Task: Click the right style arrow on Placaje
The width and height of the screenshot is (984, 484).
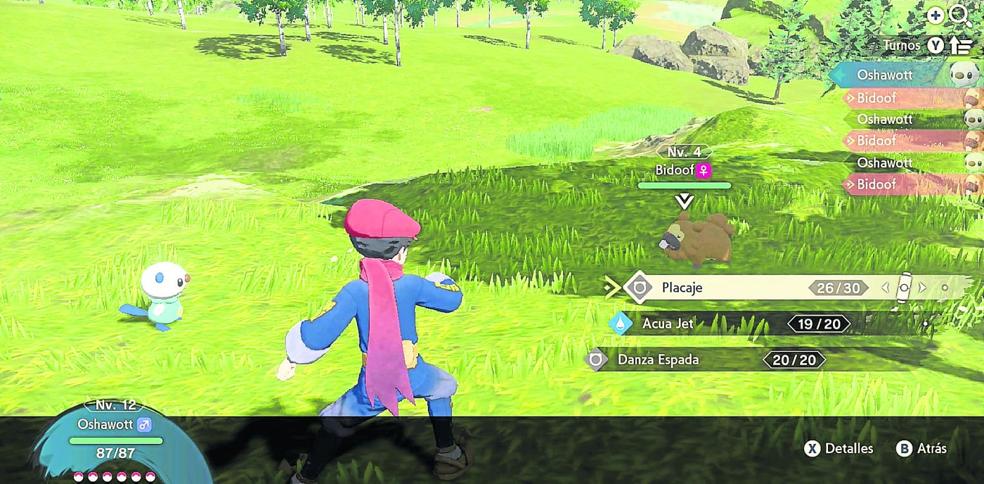Action: point(923,288)
